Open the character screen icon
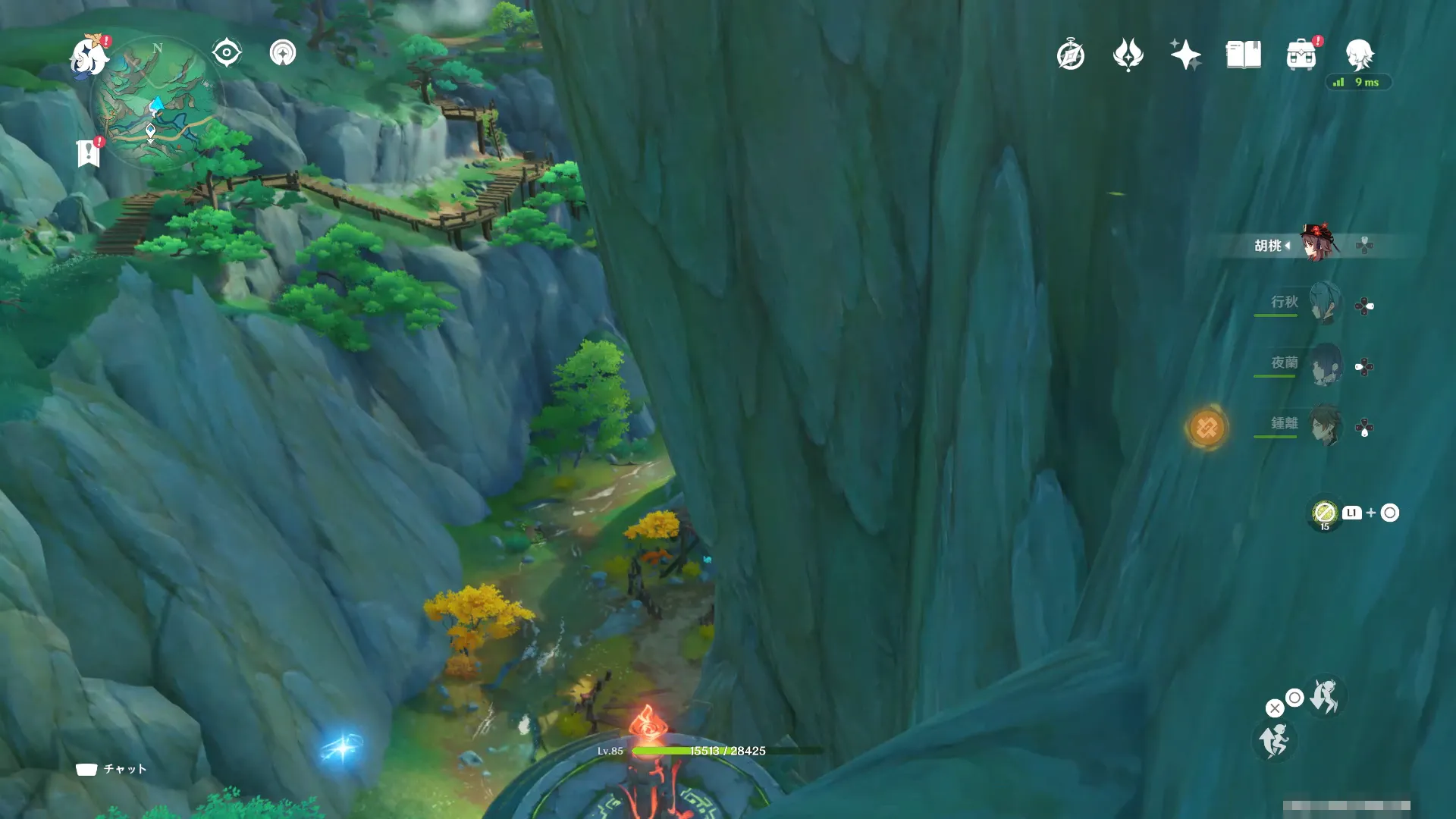Screen dimensions: 1456x819 pyautogui.click(x=1359, y=55)
